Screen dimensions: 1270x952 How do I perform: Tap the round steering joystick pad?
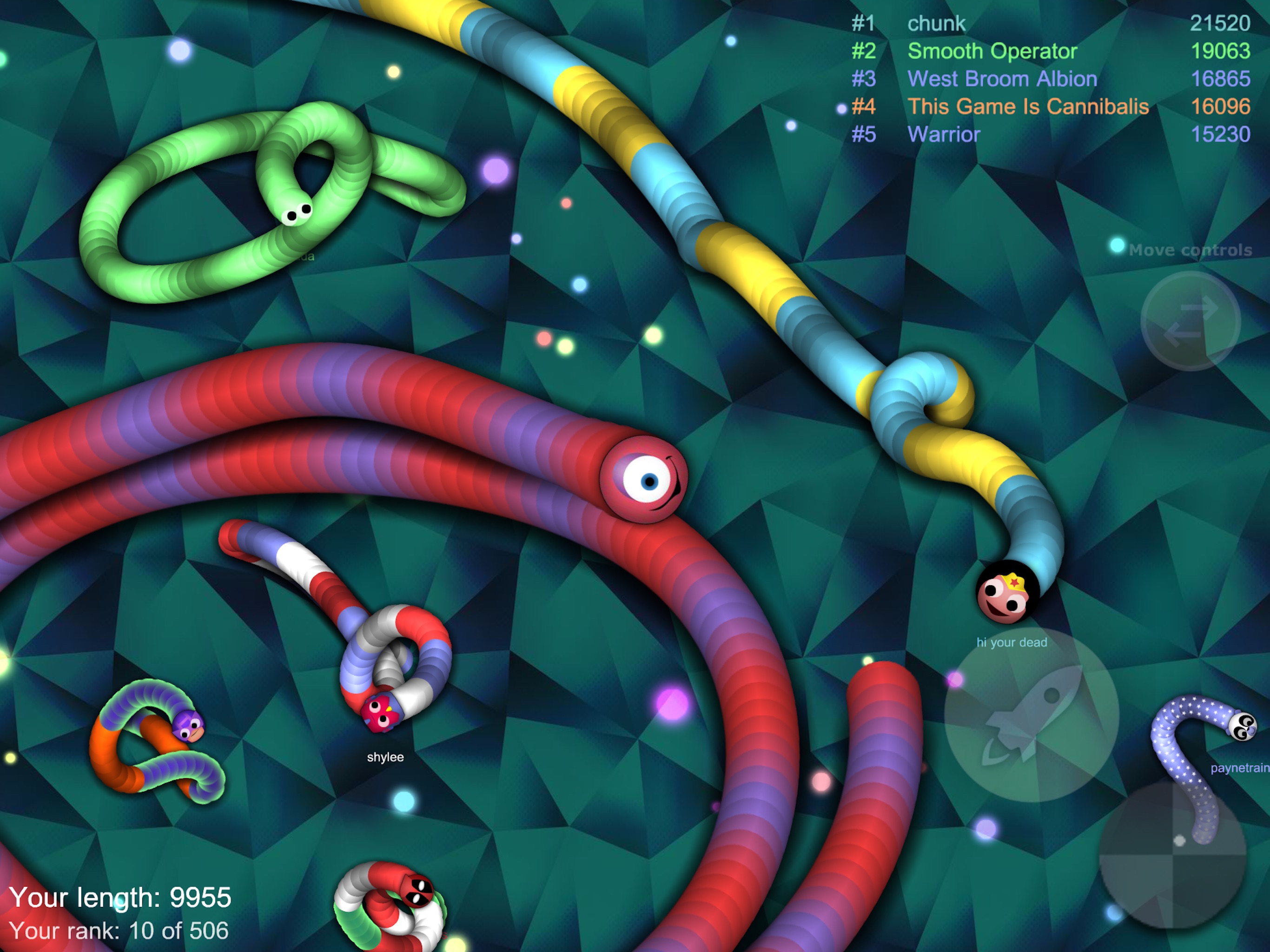coord(1172,854)
